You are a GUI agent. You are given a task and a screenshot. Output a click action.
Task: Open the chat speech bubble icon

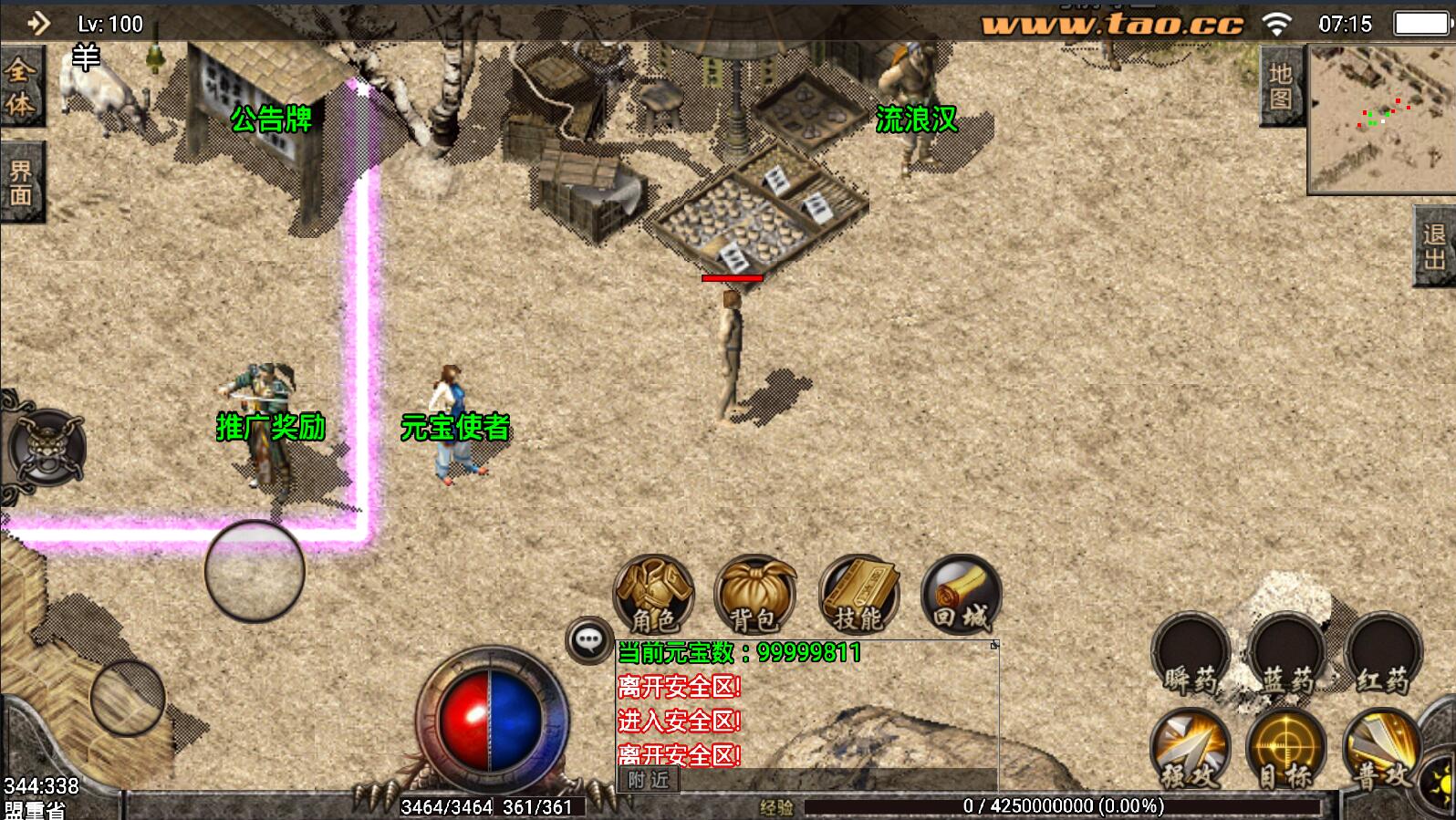pyautogui.click(x=588, y=640)
